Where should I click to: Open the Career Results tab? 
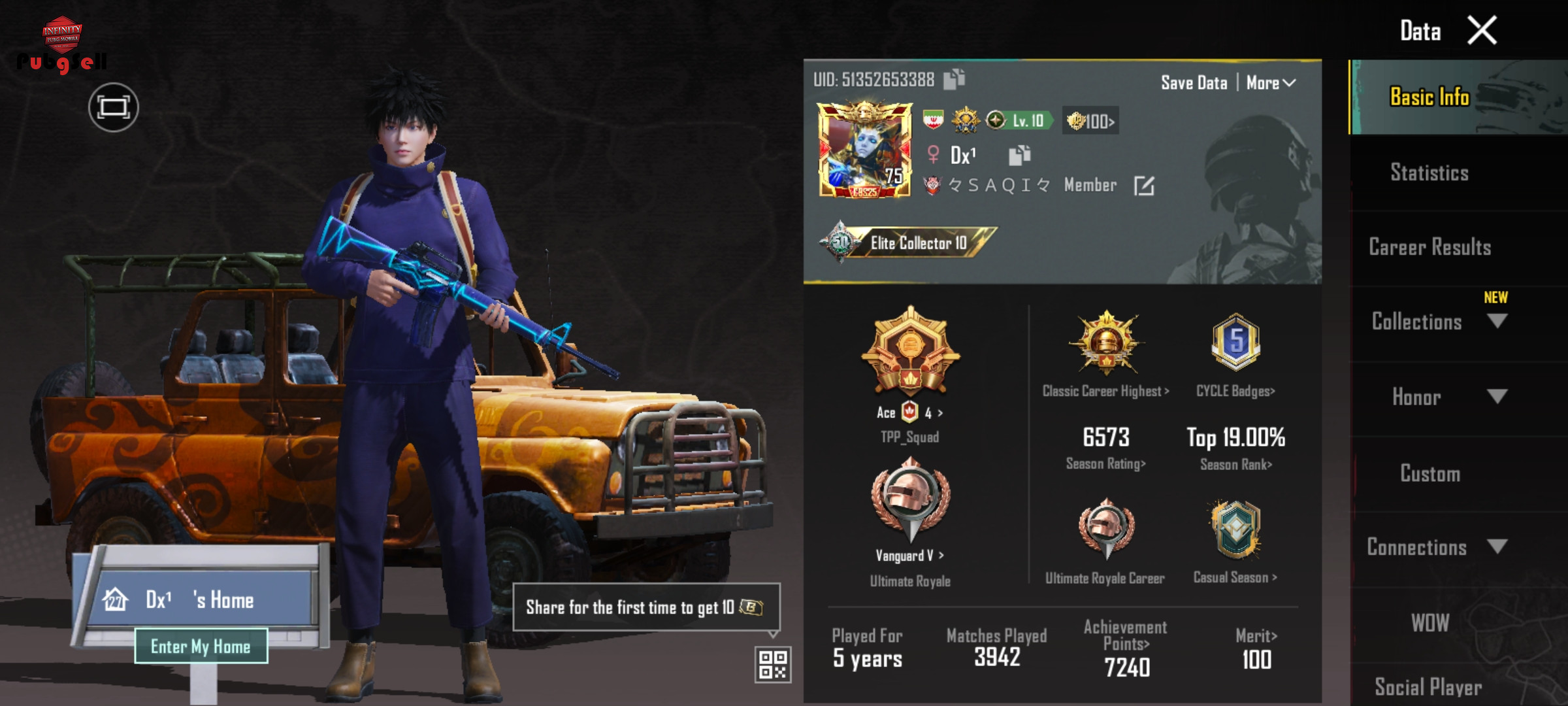(1429, 247)
